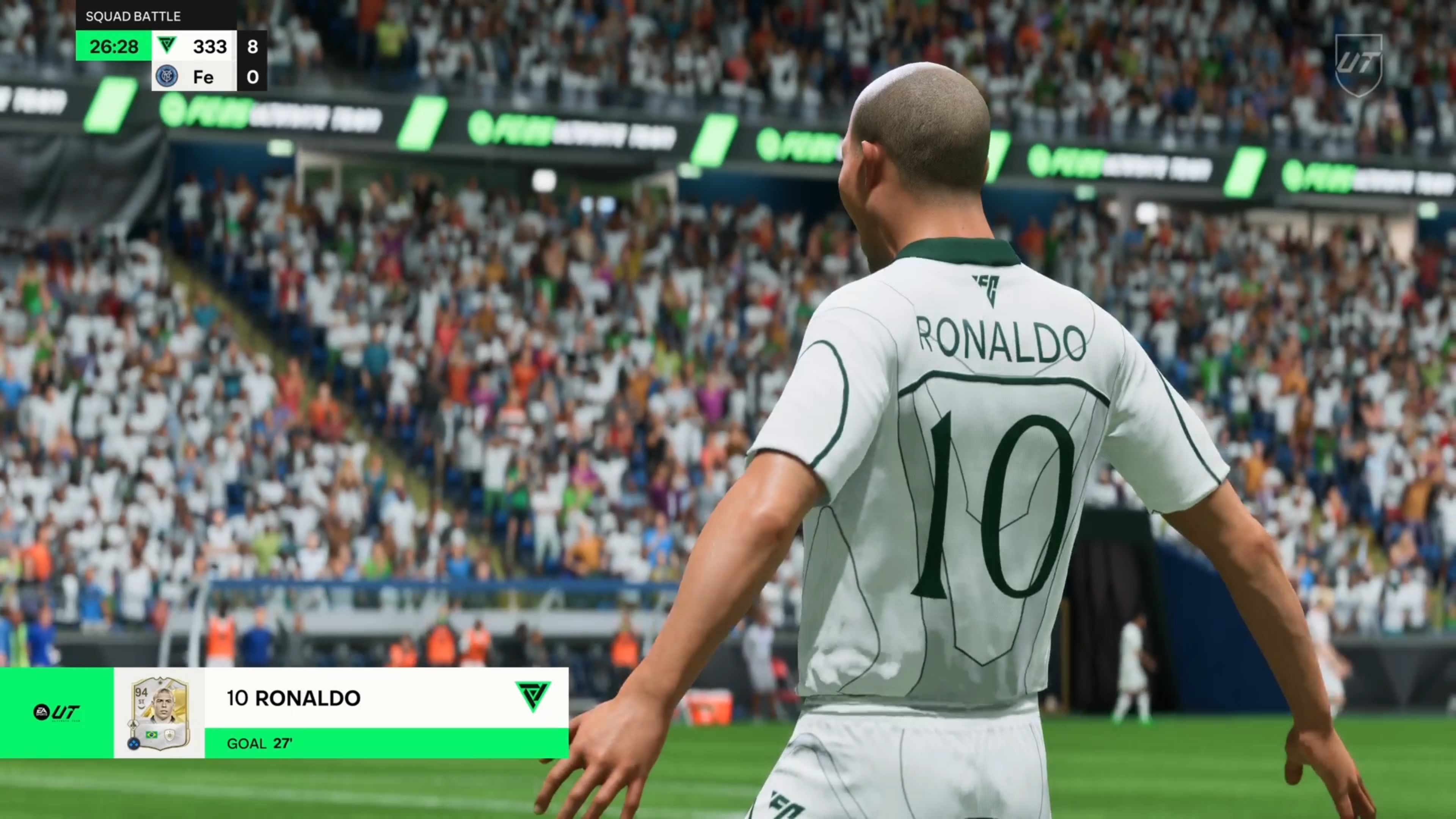Click the UT shield watermark logo
Viewport: 1456px width, 819px height.
click(x=1358, y=63)
